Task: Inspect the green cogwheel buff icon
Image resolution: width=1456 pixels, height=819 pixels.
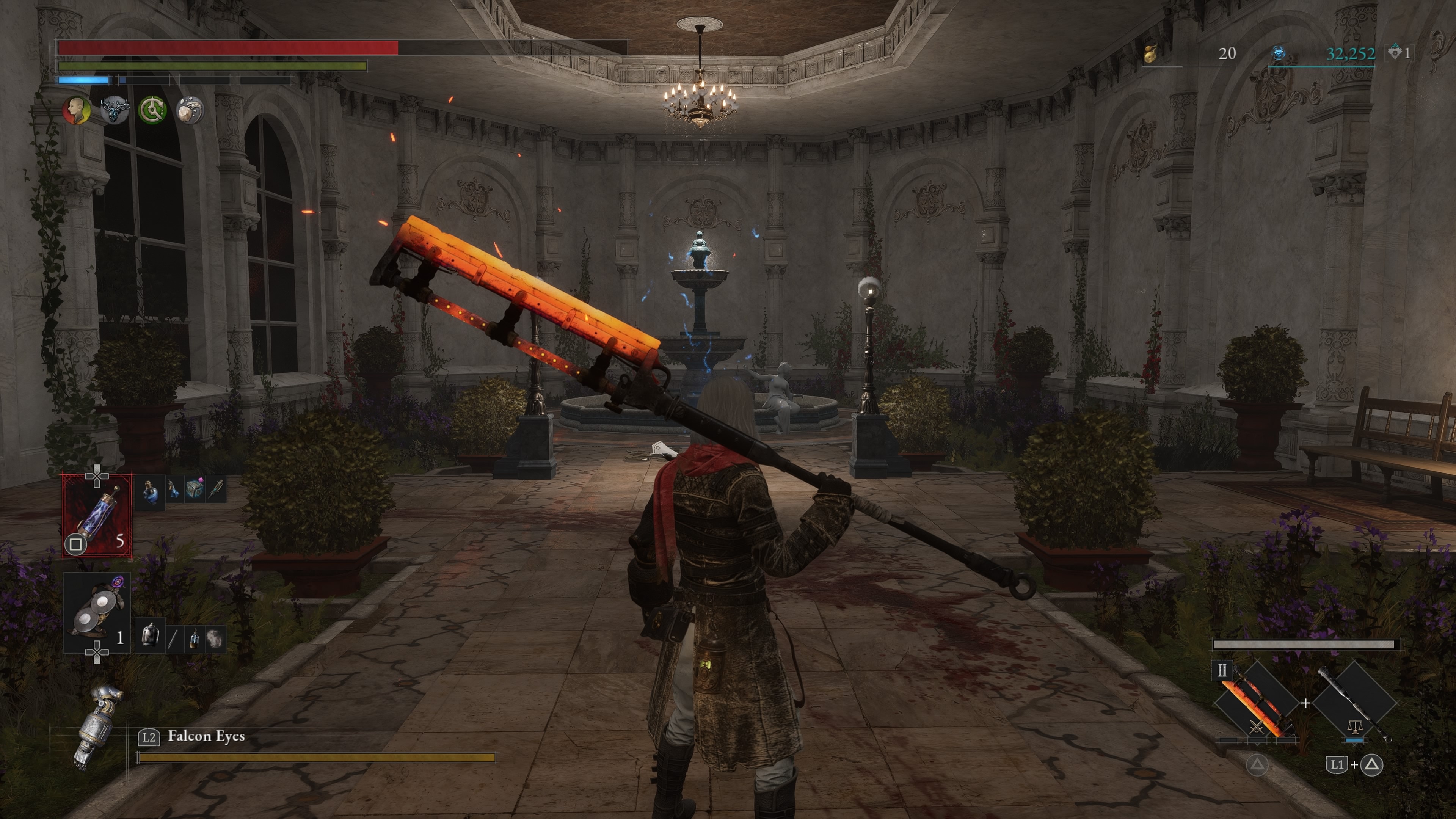Action: click(x=152, y=110)
